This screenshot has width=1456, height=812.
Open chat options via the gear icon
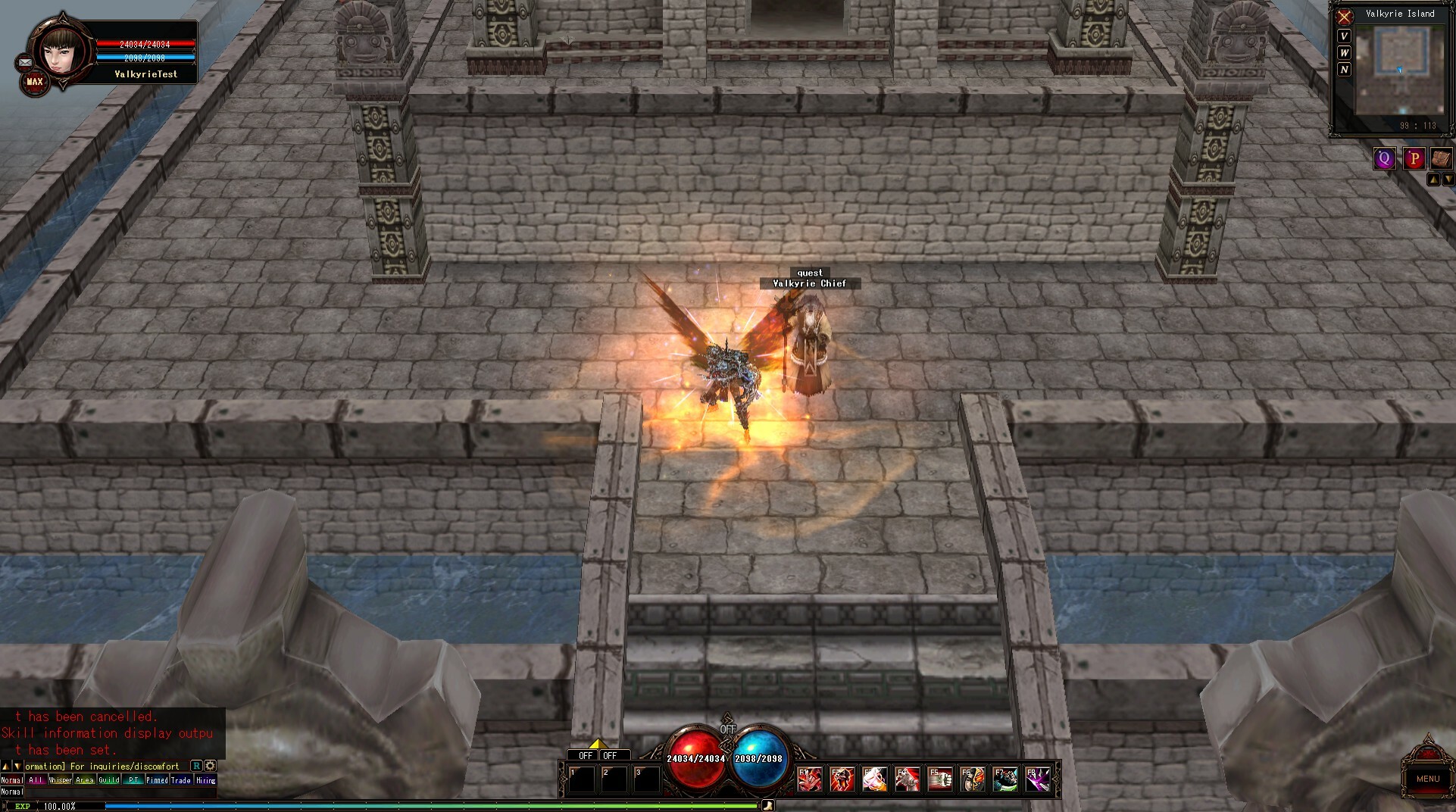pos(209,766)
